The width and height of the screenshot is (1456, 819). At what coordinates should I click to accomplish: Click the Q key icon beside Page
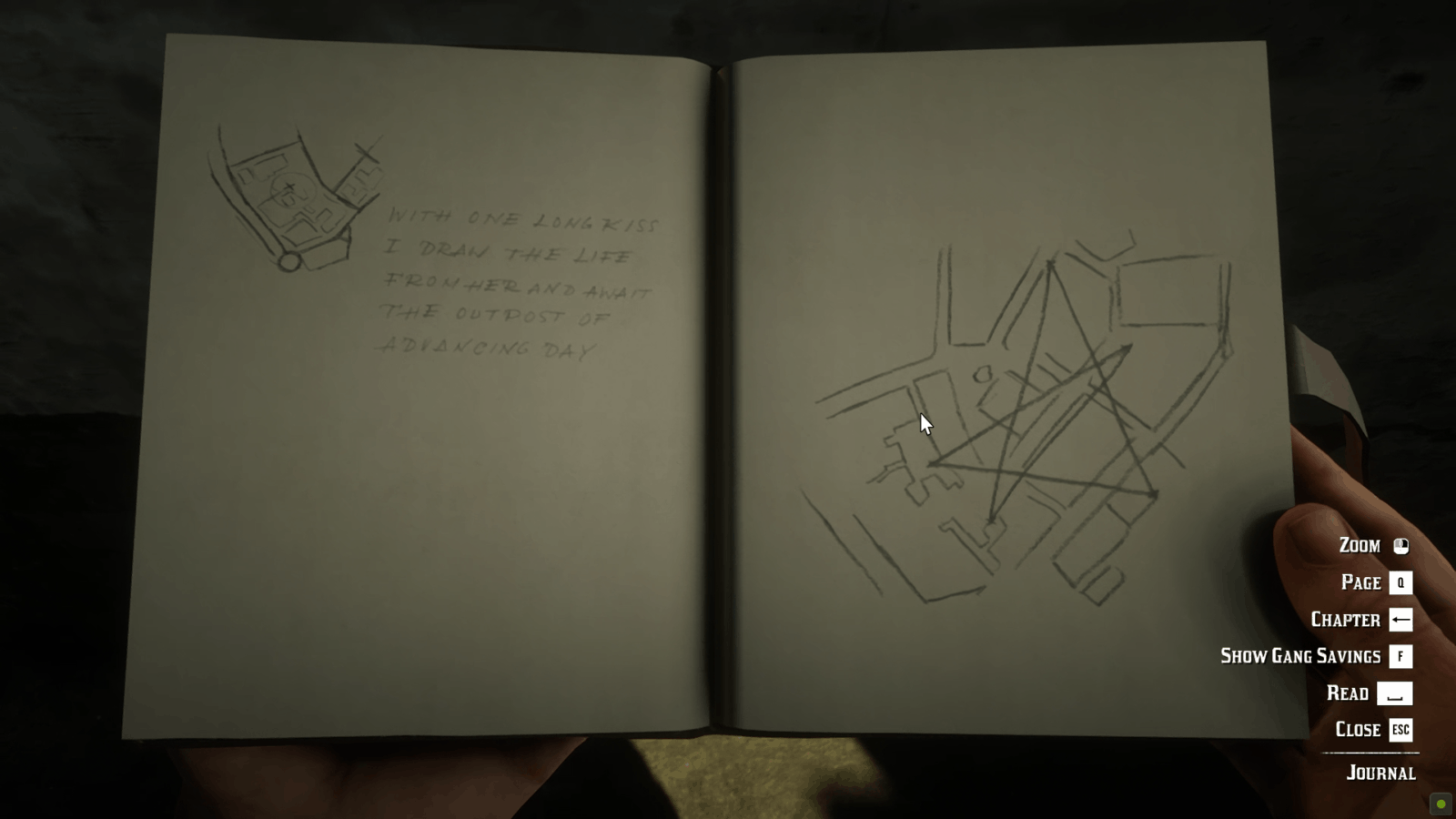tap(1399, 583)
